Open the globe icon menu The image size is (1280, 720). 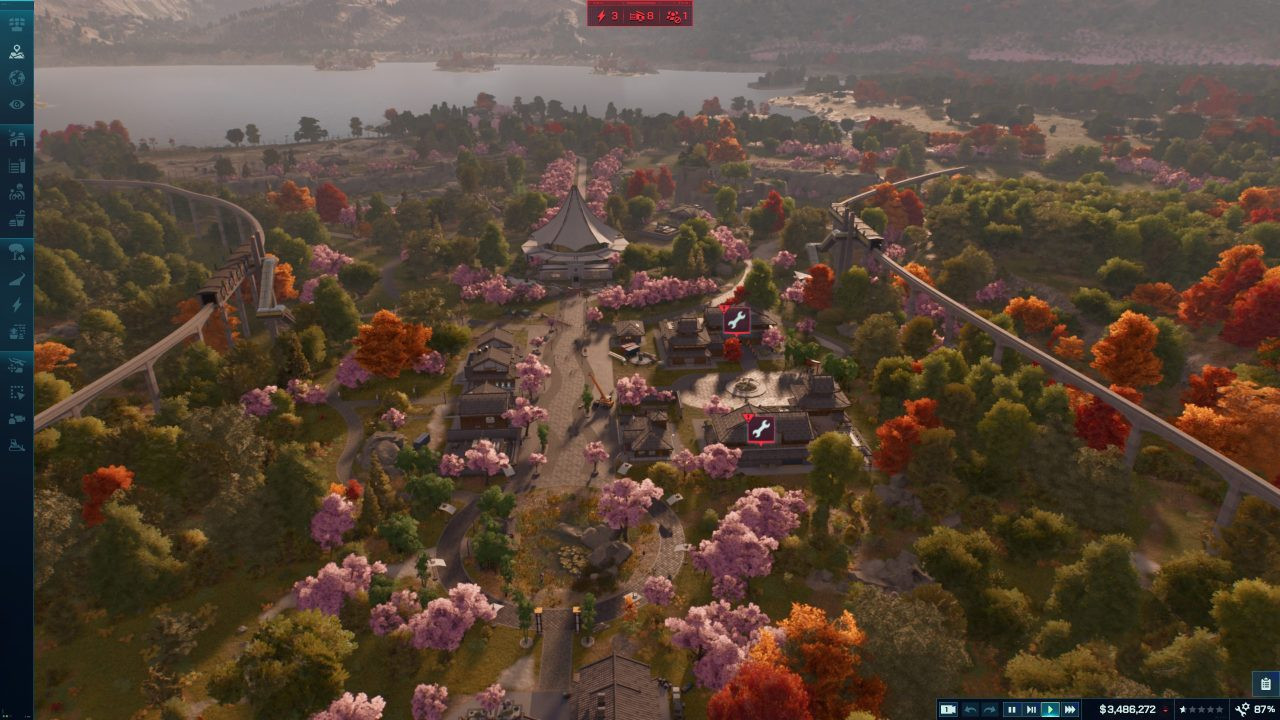[16, 78]
